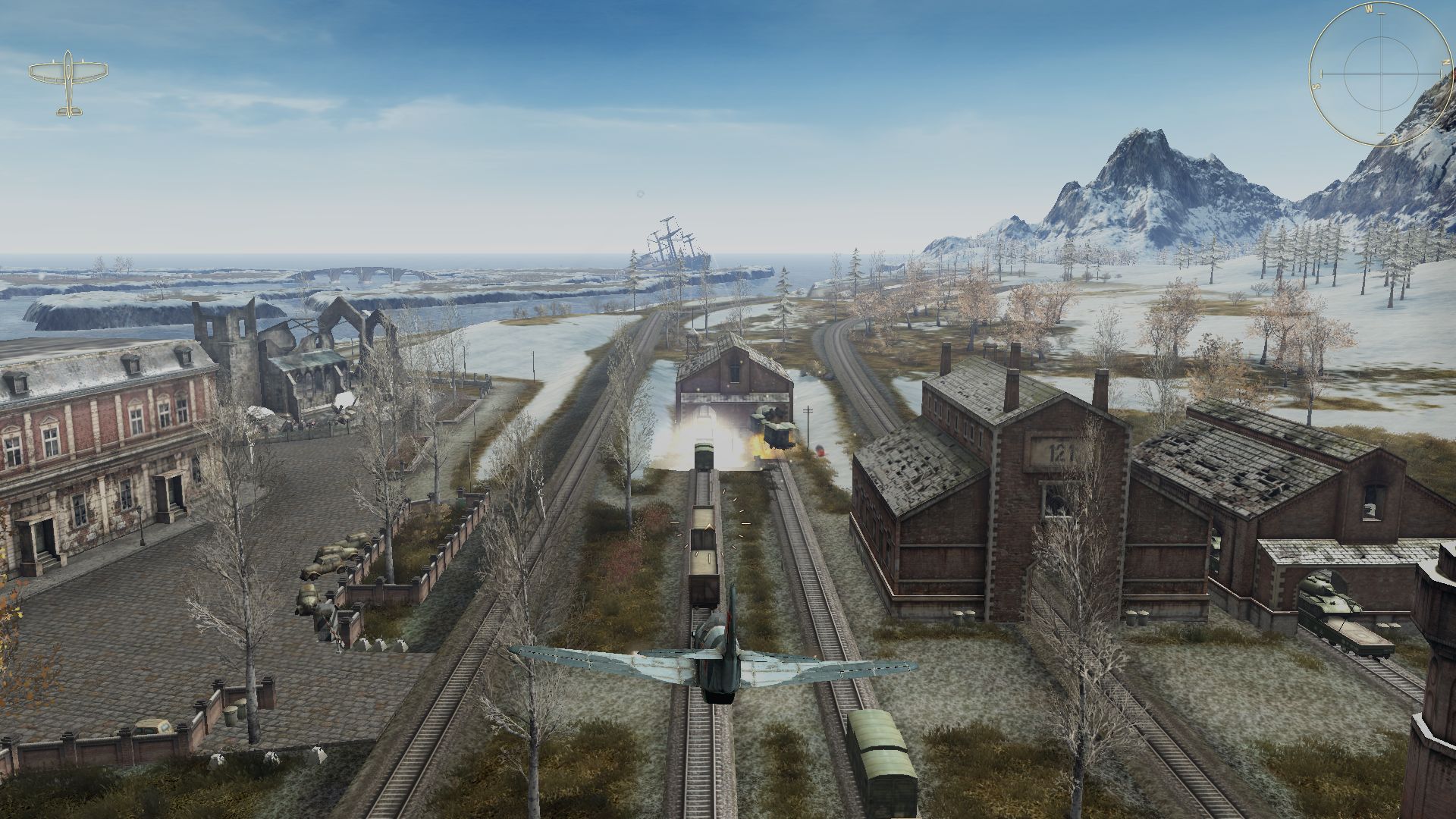Select the compass dial with cardinal letters
Screen dimensions: 1456x819
click(1380, 75)
